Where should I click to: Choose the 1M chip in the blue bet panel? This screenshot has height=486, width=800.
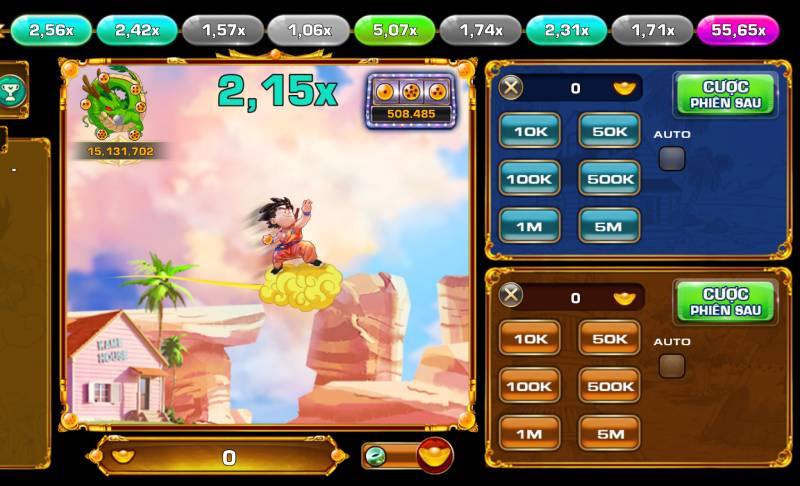[529, 226]
